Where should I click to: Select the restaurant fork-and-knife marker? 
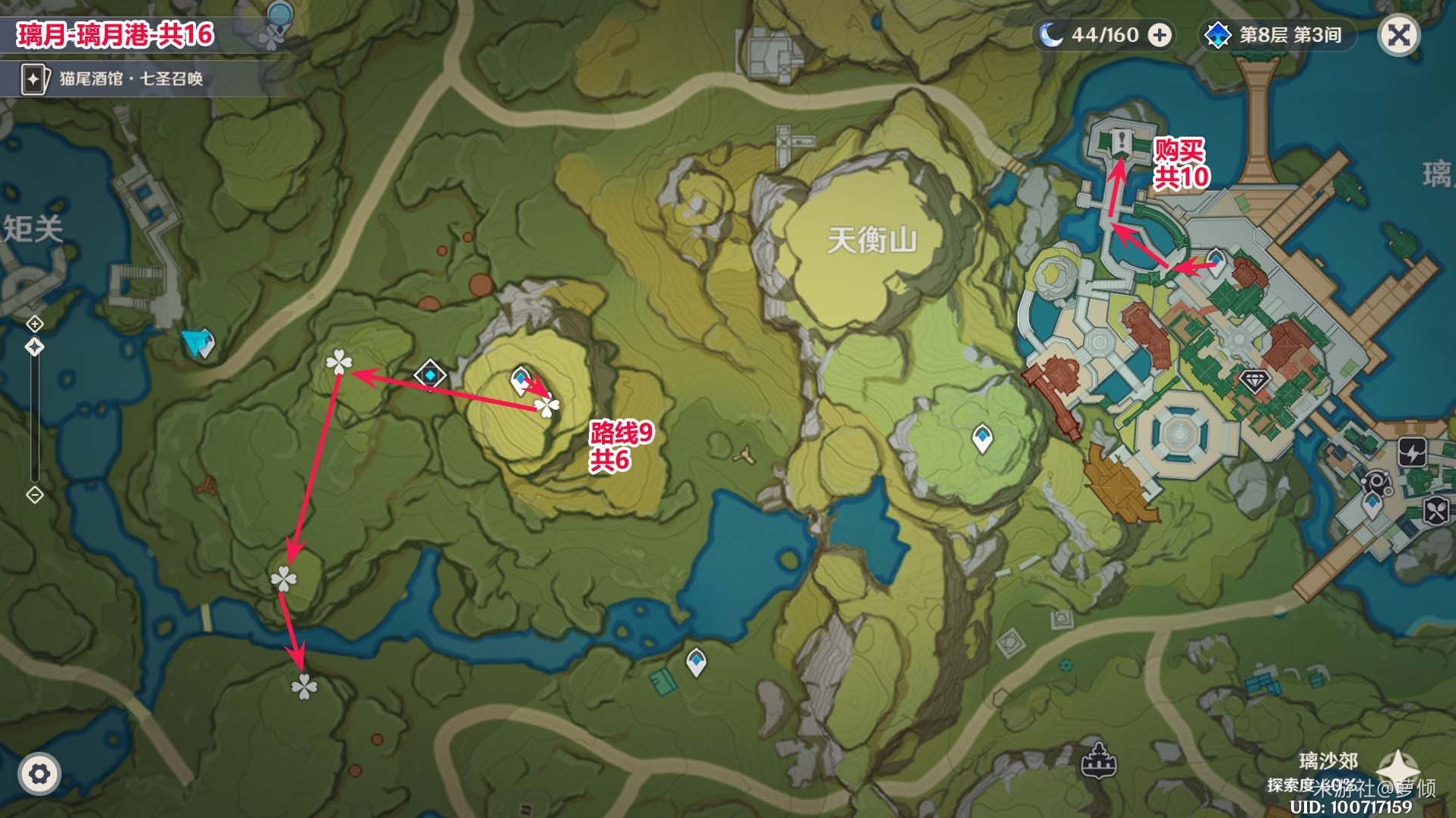1435,511
